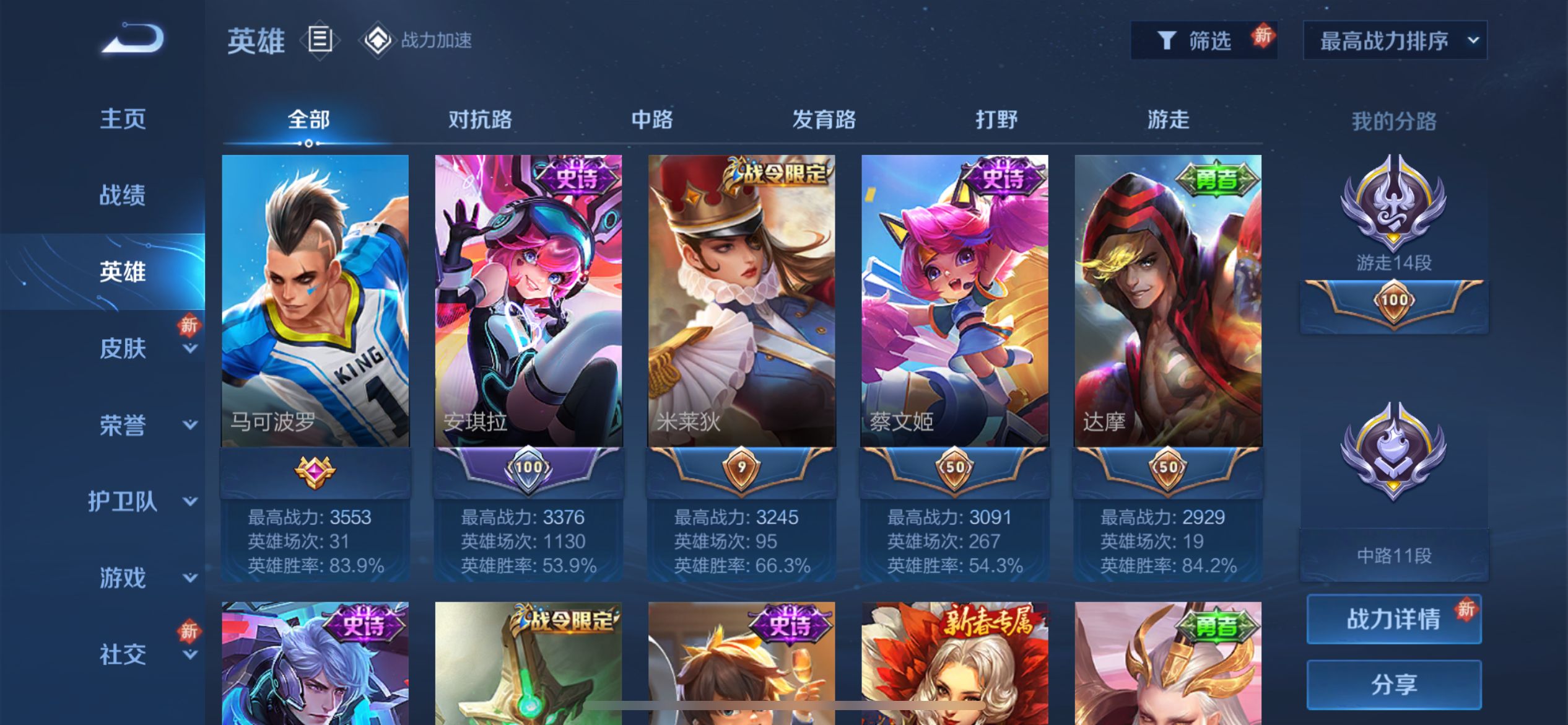The width and height of the screenshot is (1568, 725).
Task: Expand the 荣誉 honors menu
Action: (123, 425)
